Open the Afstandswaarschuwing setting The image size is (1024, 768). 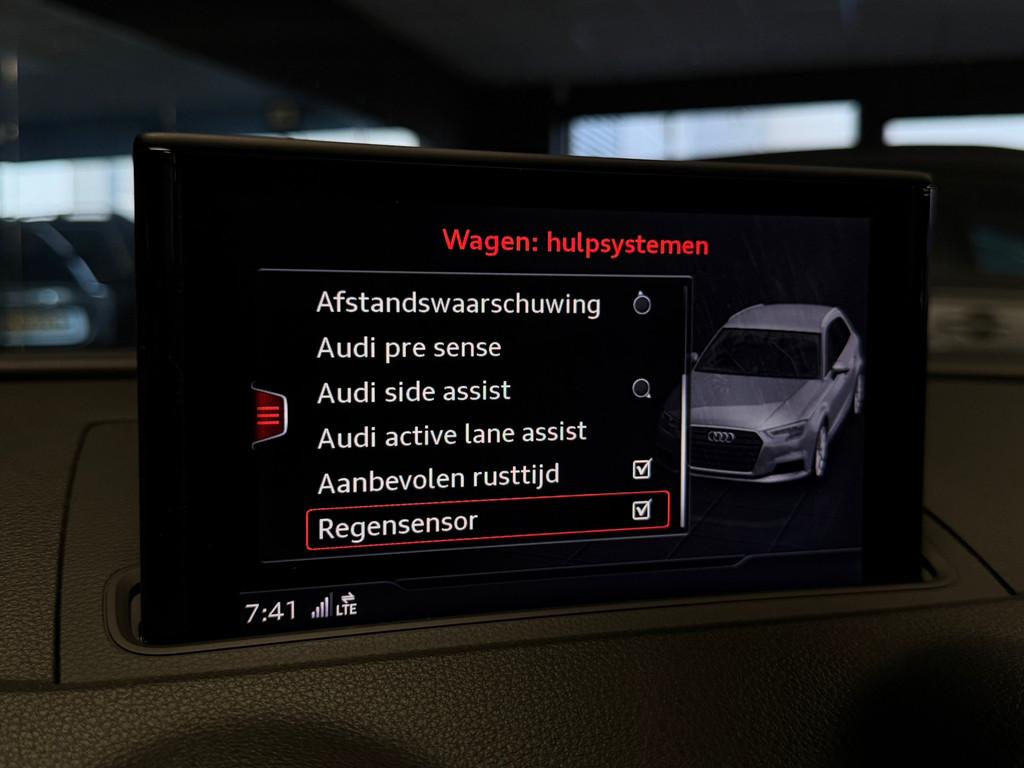coord(458,303)
